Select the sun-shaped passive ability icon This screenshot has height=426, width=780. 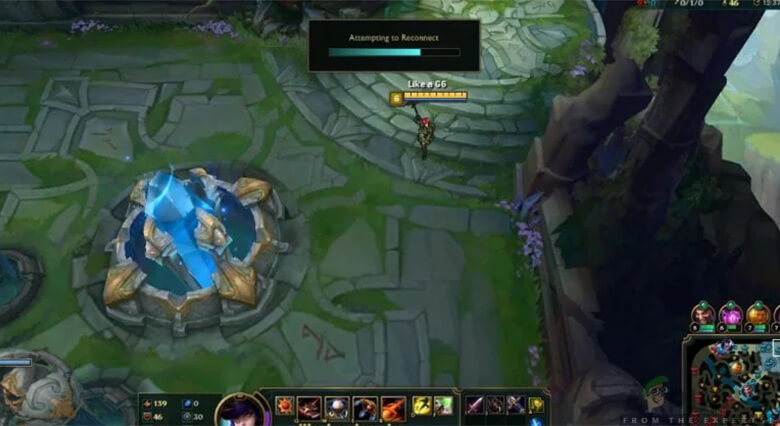(283, 407)
